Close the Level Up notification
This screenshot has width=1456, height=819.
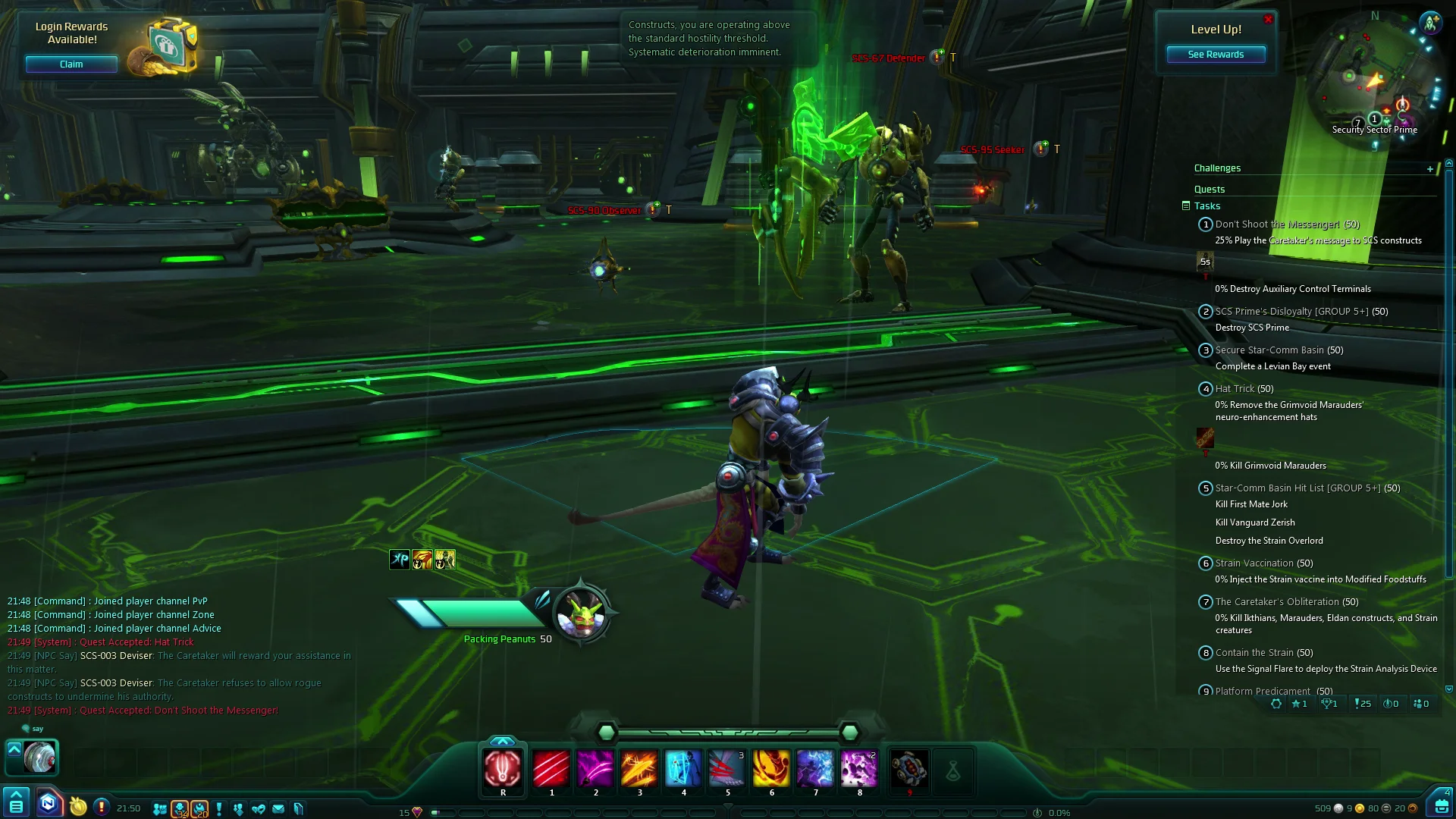pos(1268,20)
